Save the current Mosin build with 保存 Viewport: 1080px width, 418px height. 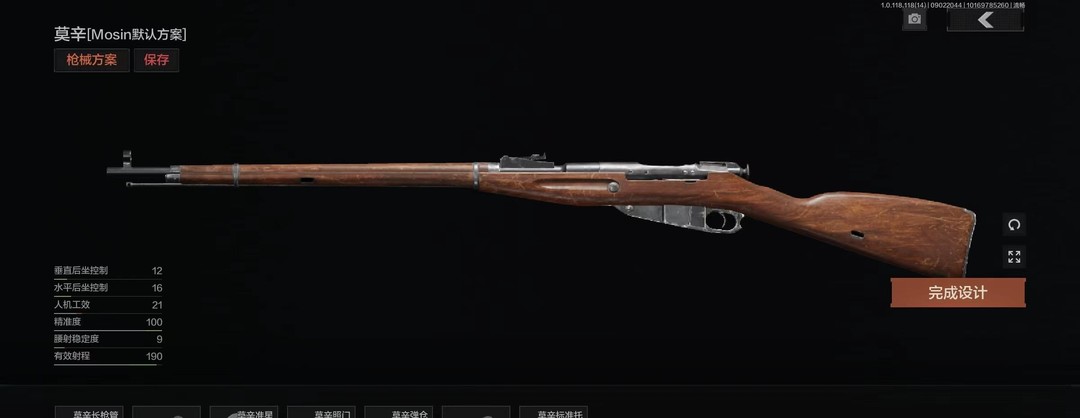tap(157, 60)
